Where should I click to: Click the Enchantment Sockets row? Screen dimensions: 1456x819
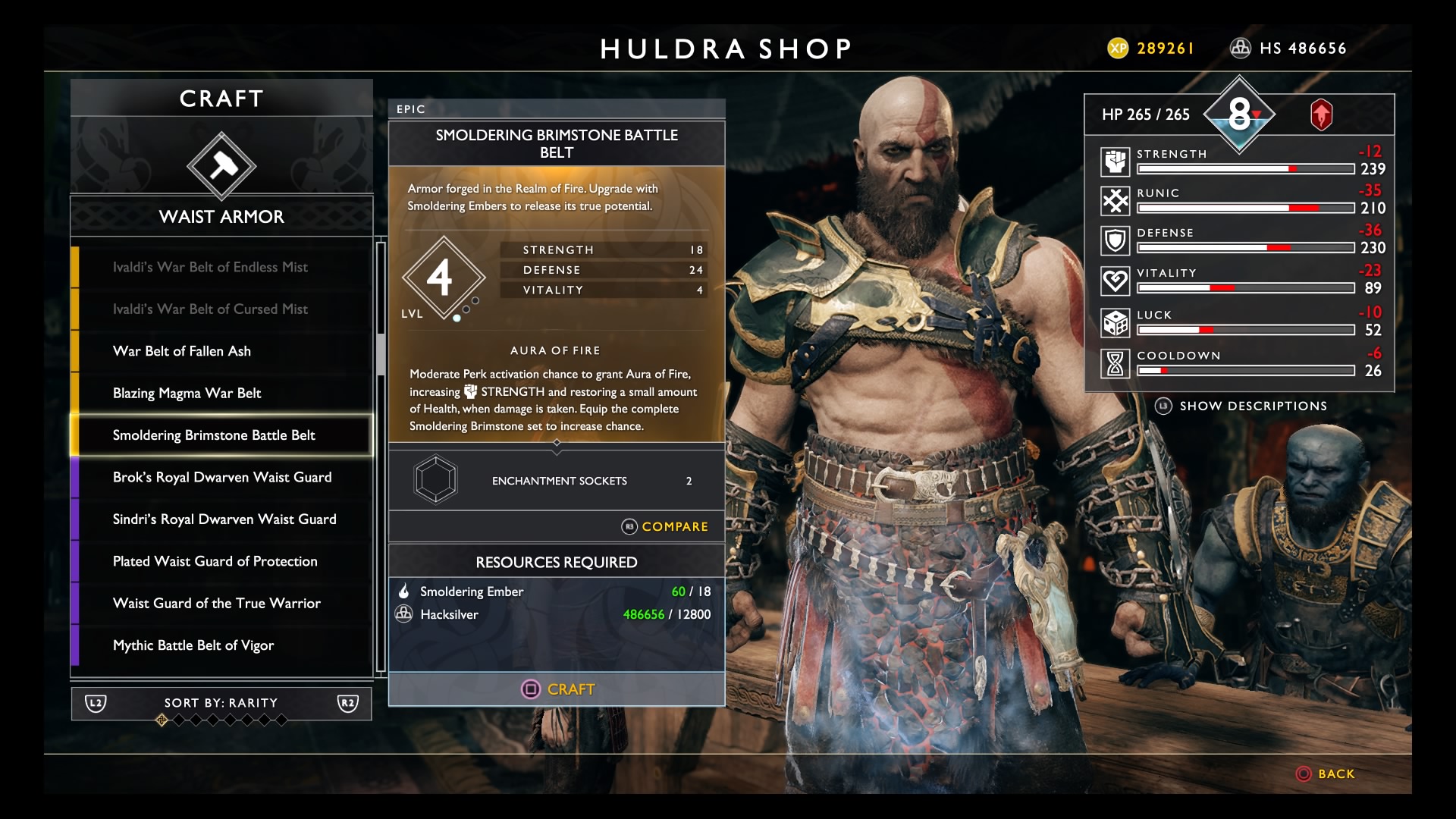click(557, 481)
